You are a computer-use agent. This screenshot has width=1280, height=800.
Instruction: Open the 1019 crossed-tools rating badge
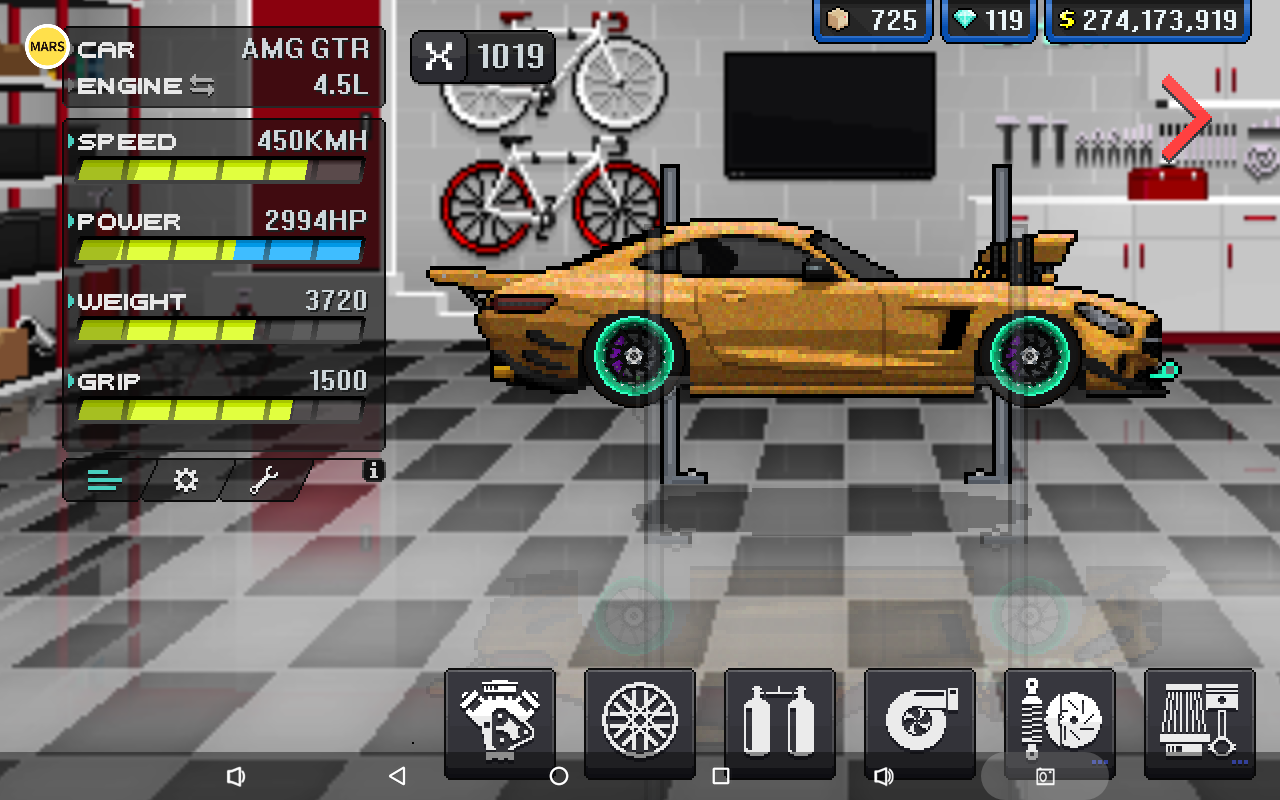[x=484, y=56]
